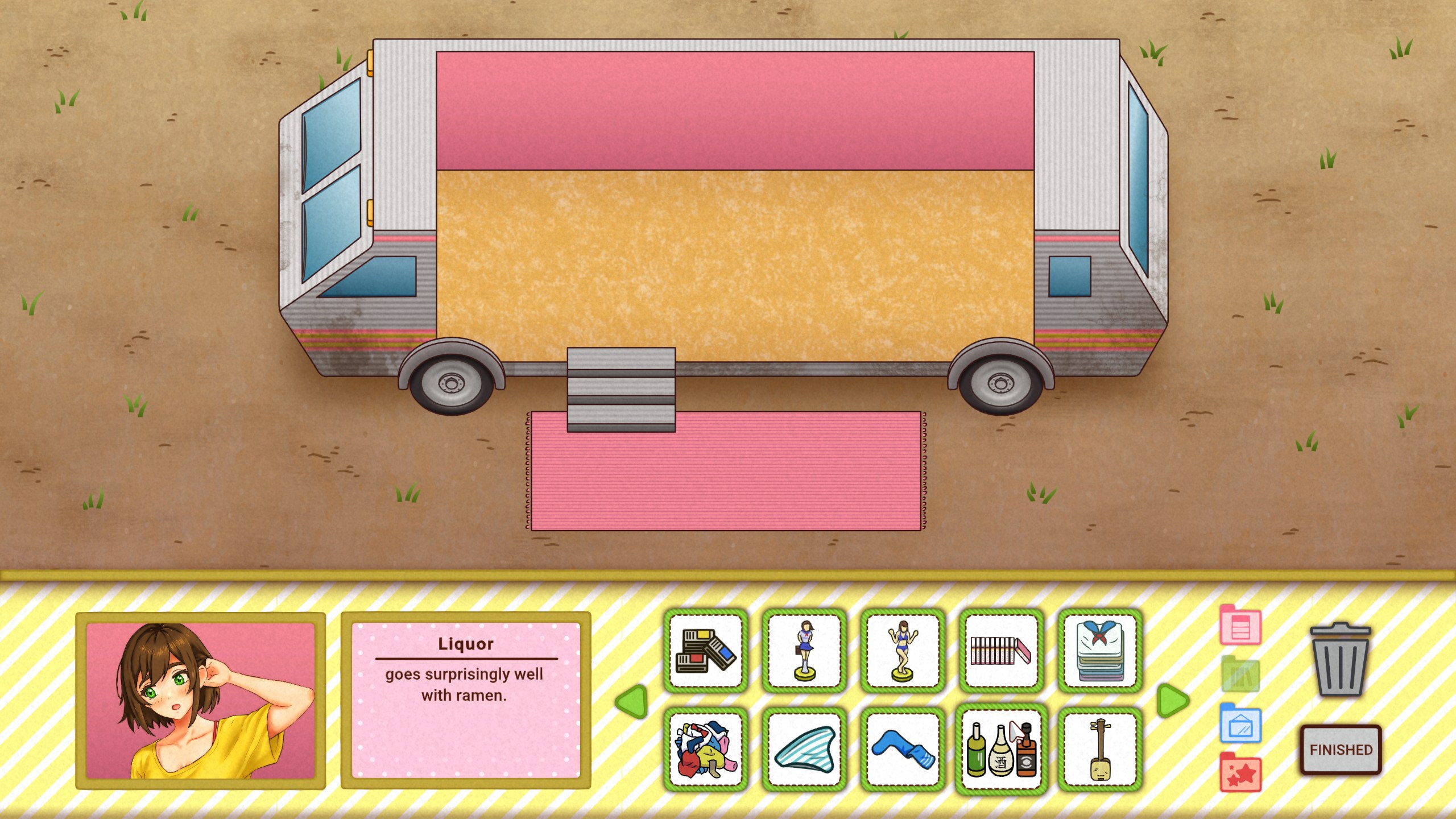The height and width of the screenshot is (819, 1456).
Task: Select the liquor bottles item
Action: [1001, 750]
